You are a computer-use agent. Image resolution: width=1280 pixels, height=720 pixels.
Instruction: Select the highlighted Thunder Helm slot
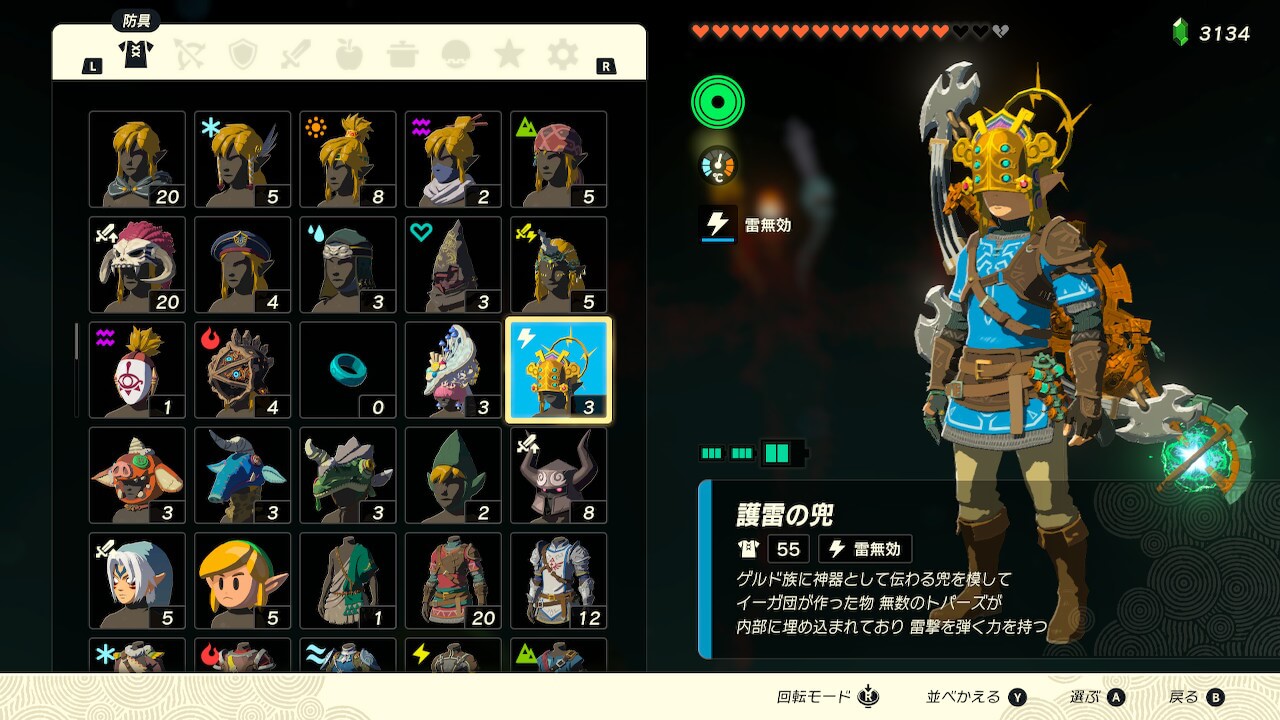click(x=559, y=370)
